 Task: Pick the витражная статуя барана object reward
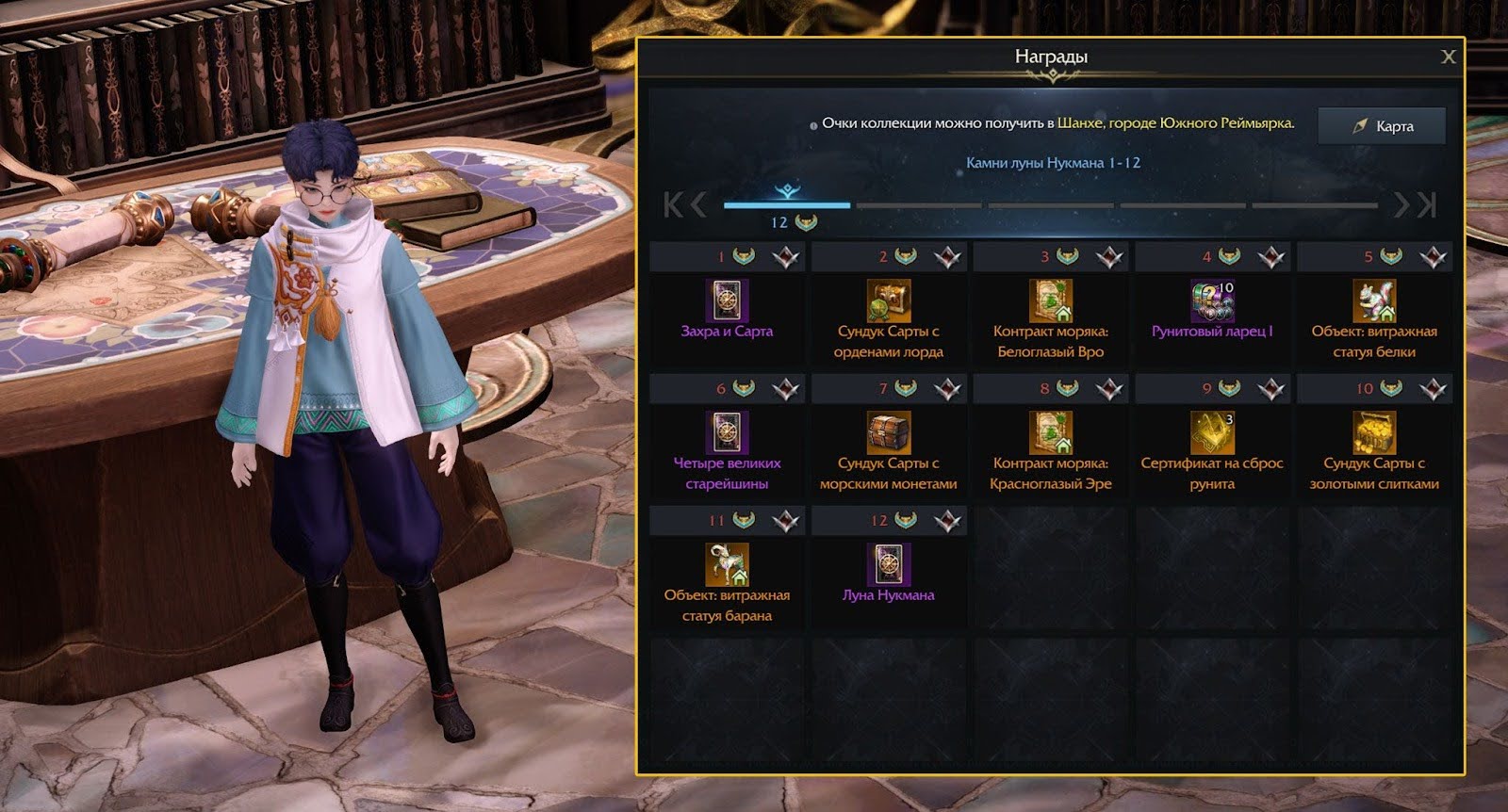pos(727,565)
